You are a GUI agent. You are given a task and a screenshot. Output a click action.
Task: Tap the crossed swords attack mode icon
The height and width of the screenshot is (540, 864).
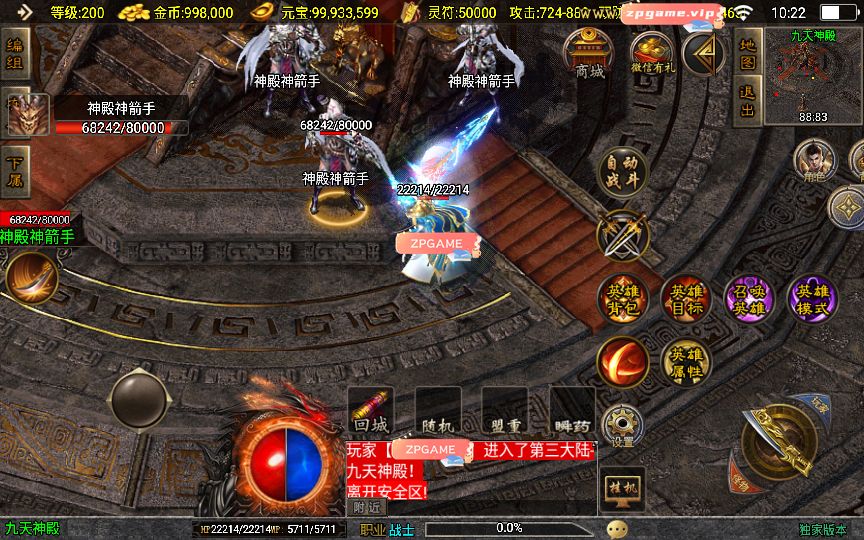click(622, 236)
